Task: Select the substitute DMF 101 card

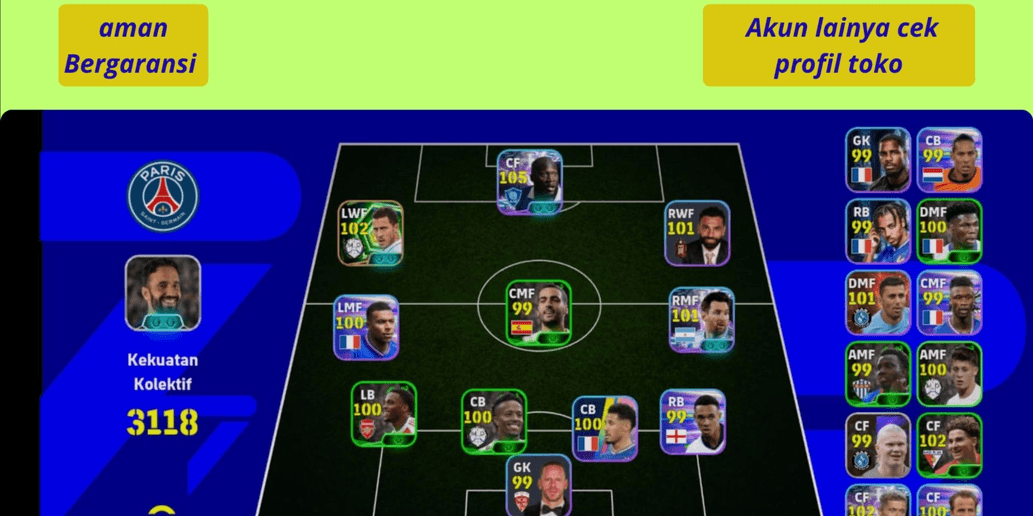Action: [877, 303]
